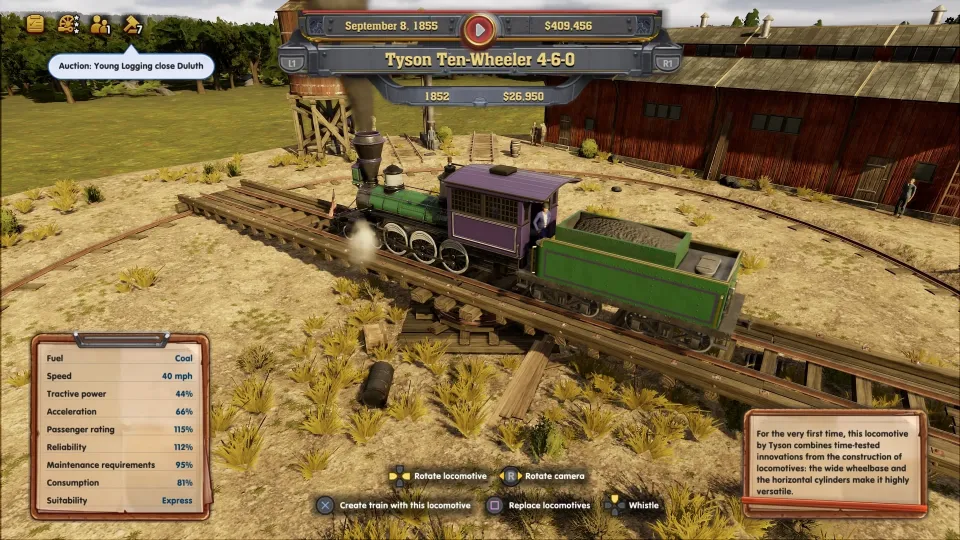960x540 pixels.
Task: Select Replace locomotives option
Action: [x=542, y=505]
